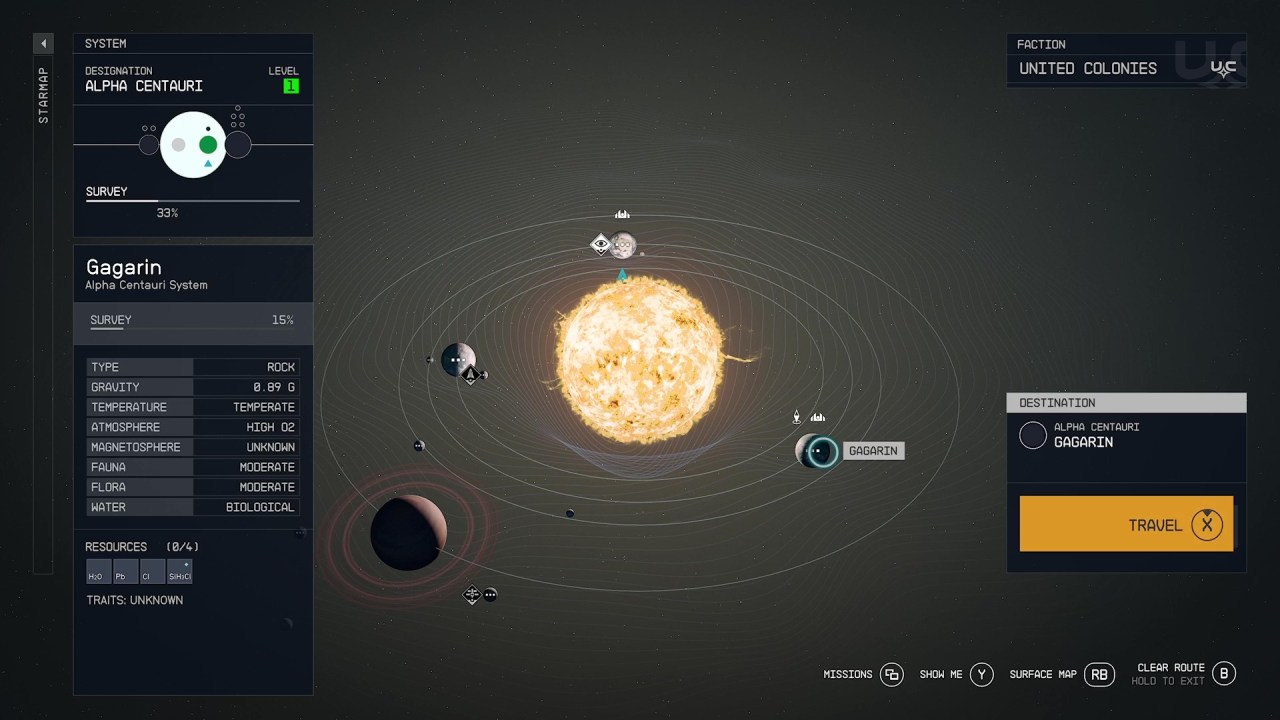
Task: Select the Pb resource icon
Action: pos(123,572)
